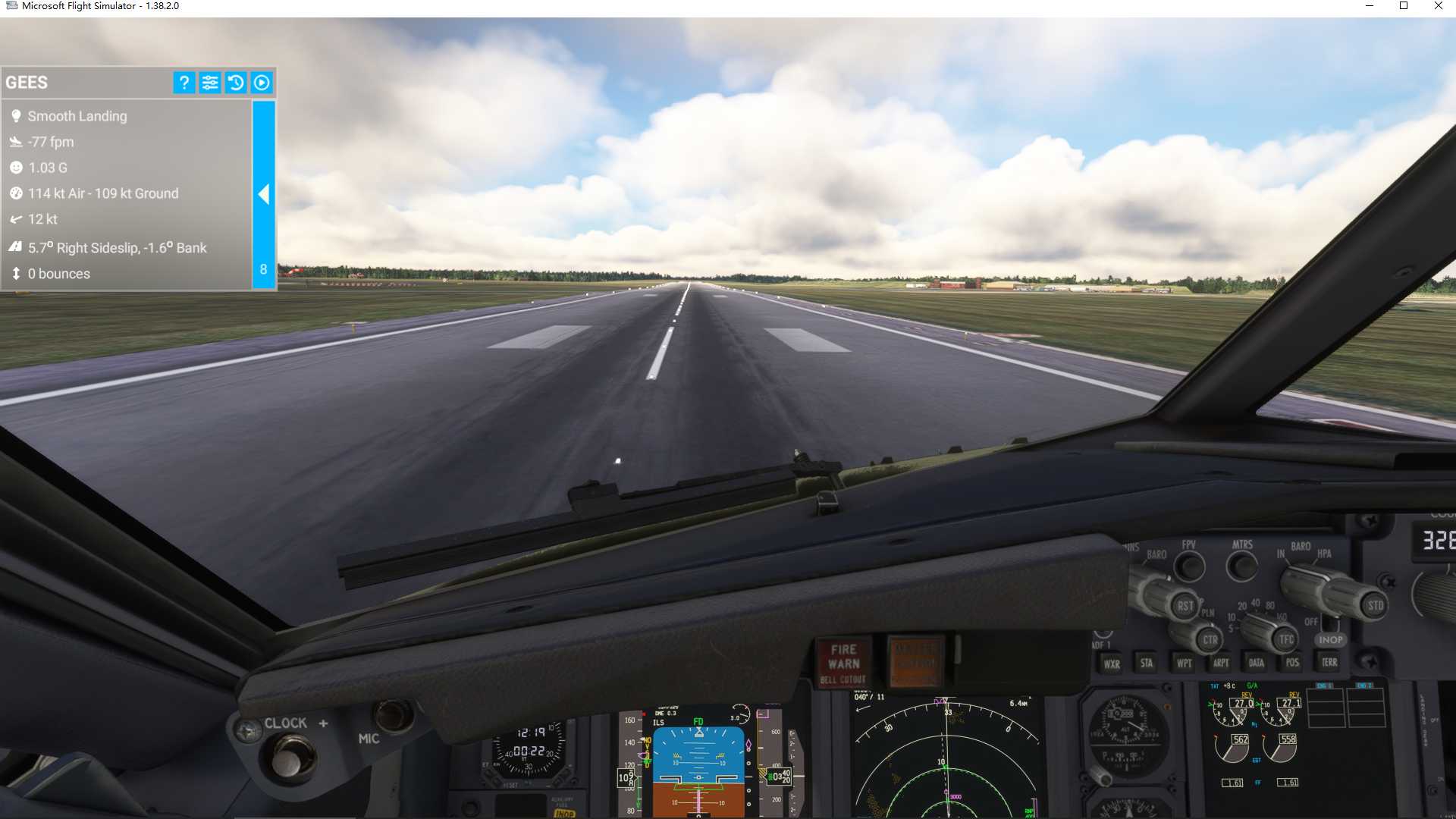
Task: Open GEES settings via the sliders icon
Action: click(x=210, y=83)
